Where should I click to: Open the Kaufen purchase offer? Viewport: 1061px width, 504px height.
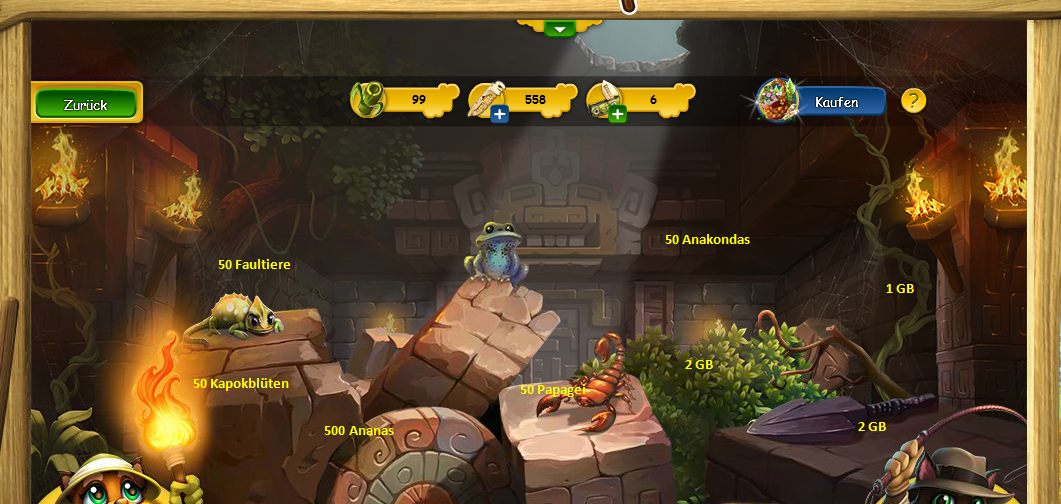(836, 102)
